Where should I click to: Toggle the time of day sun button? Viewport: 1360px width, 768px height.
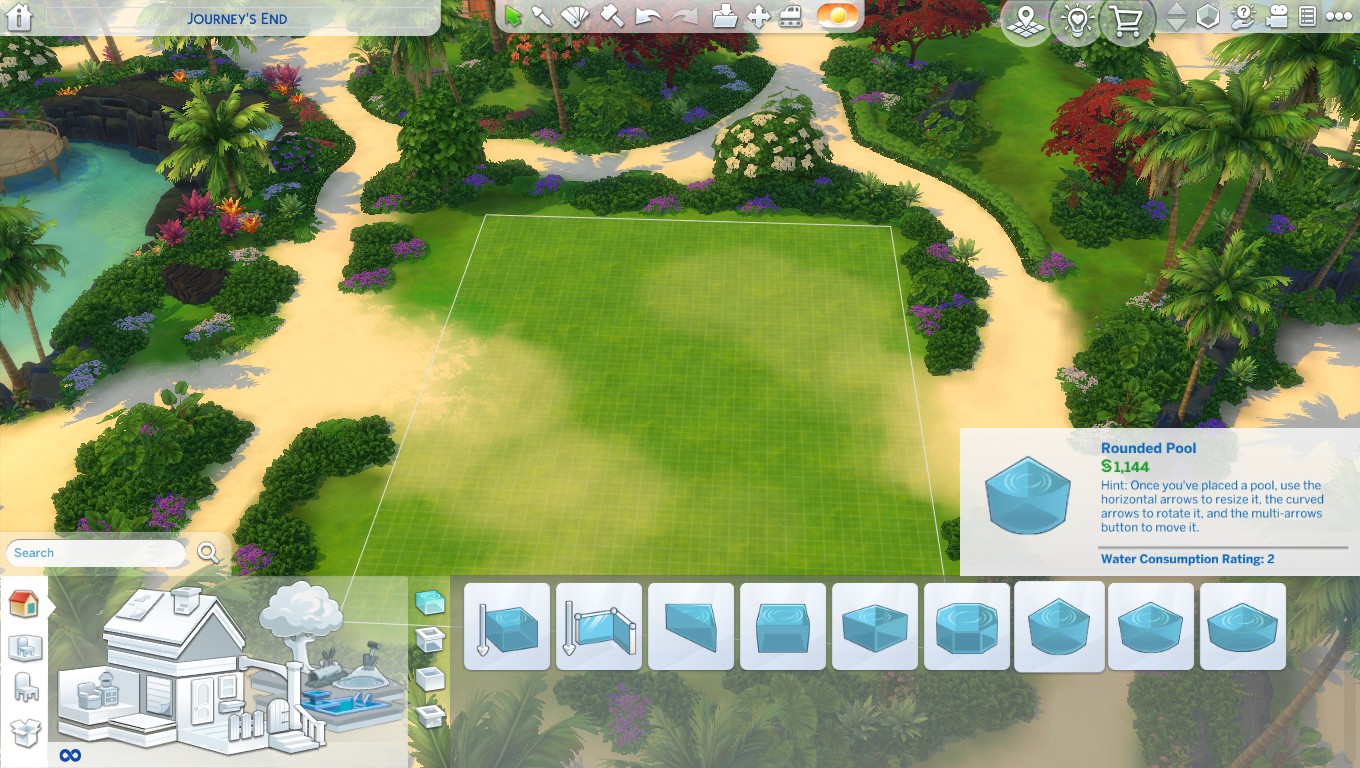pos(837,16)
